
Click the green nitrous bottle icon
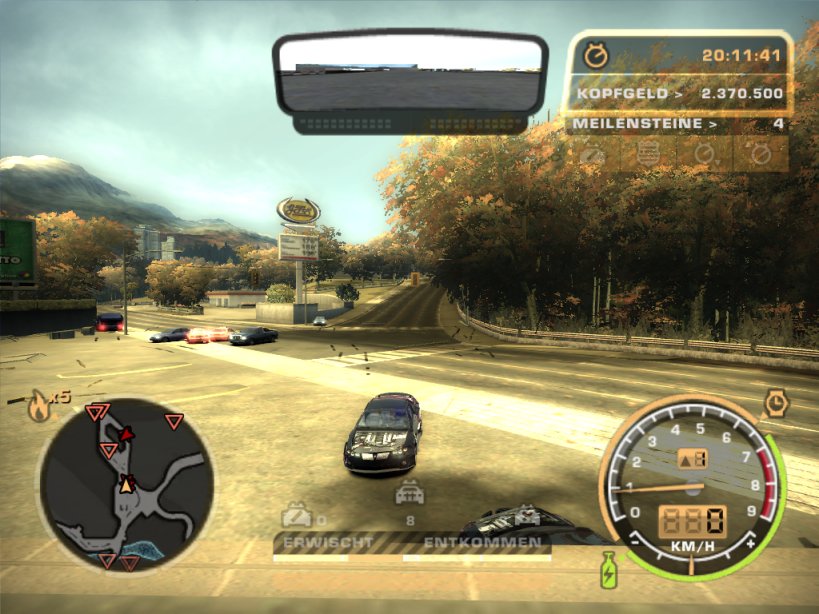pos(606,575)
